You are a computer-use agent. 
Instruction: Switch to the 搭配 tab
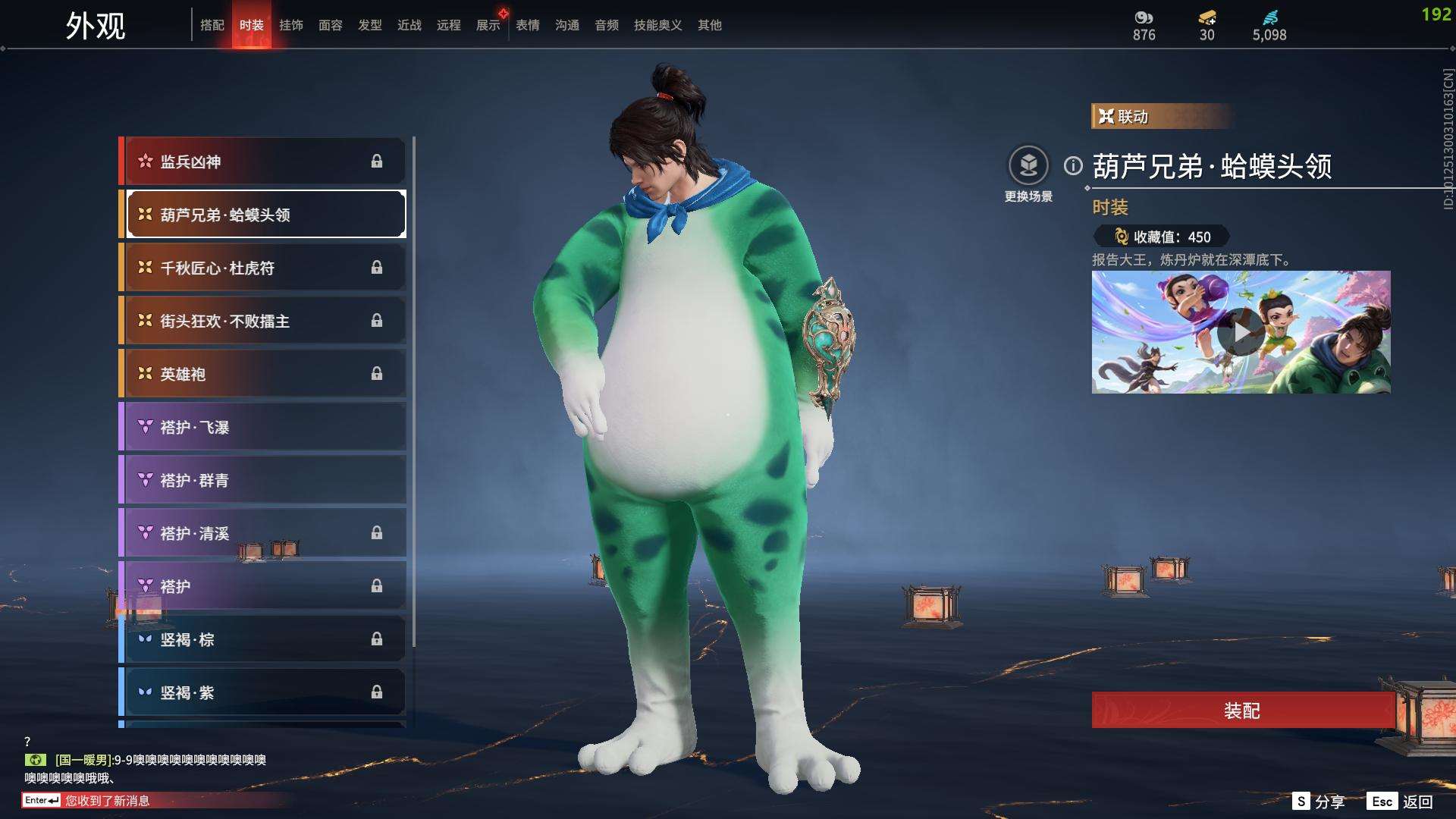click(212, 25)
